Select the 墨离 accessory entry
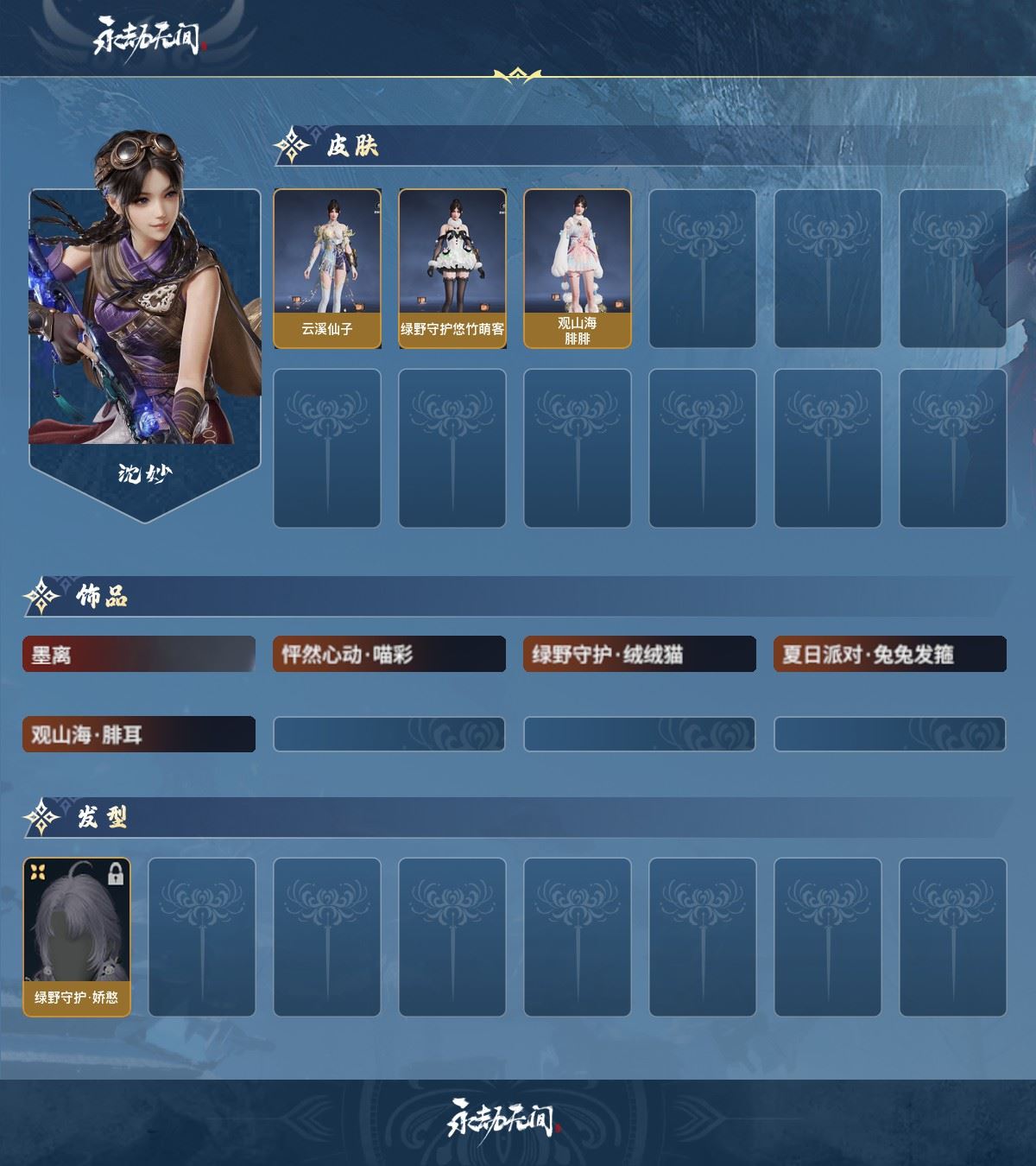This screenshot has height=1166, width=1036. tap(139, 655)
